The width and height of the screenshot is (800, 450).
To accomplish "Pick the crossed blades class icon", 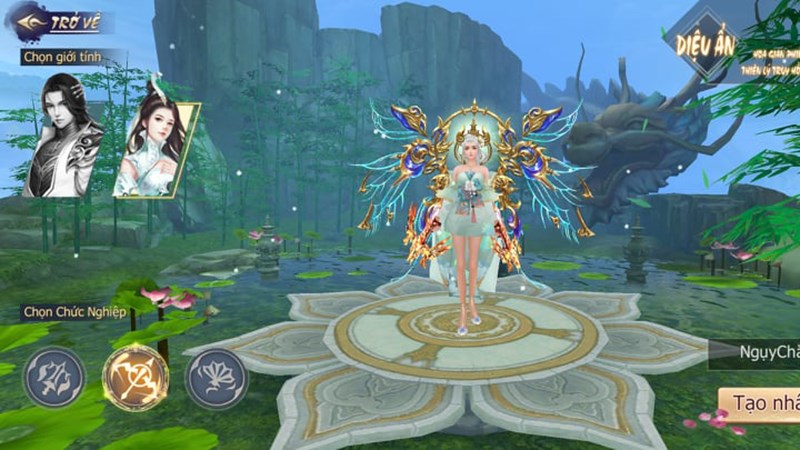I will point(54,377).
